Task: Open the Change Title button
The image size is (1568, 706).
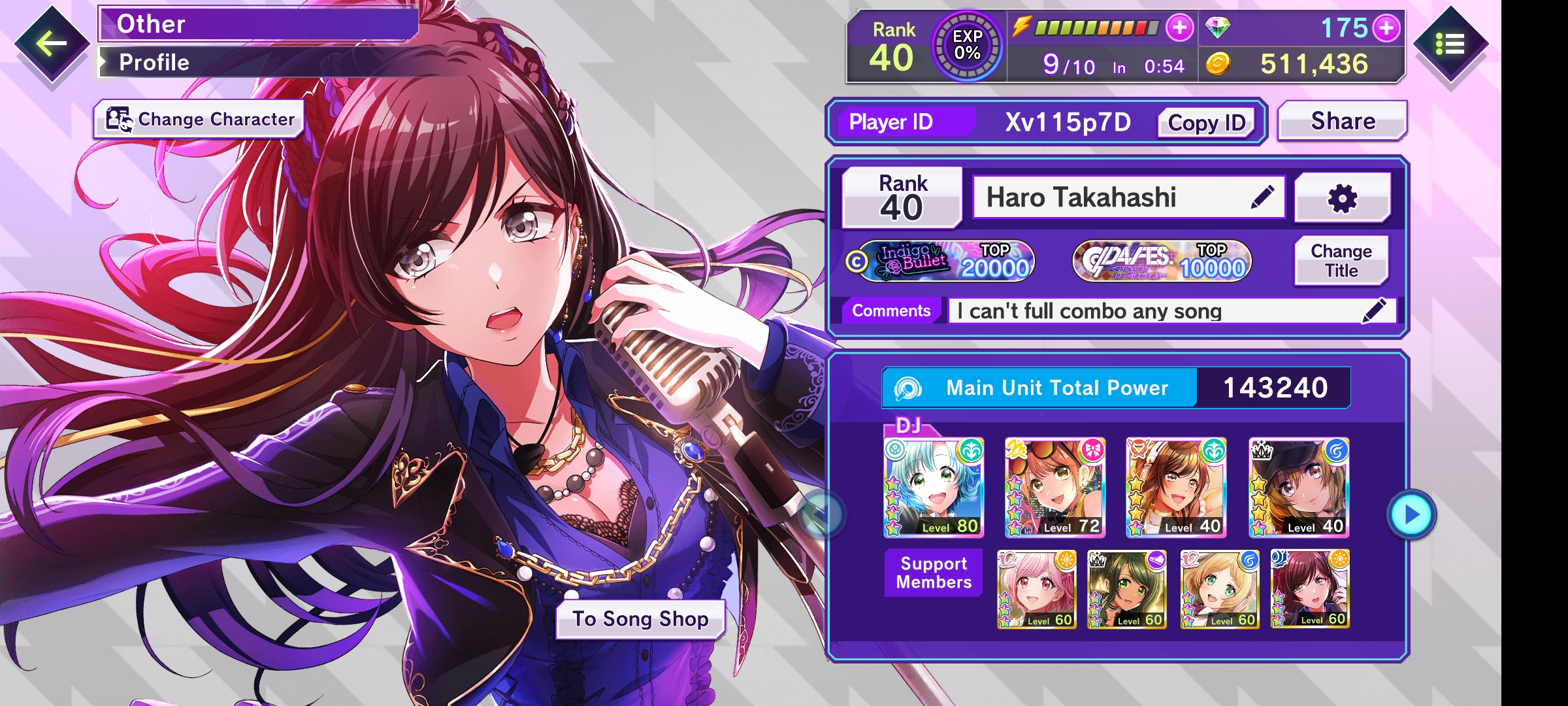Action: click(1341, 261)
